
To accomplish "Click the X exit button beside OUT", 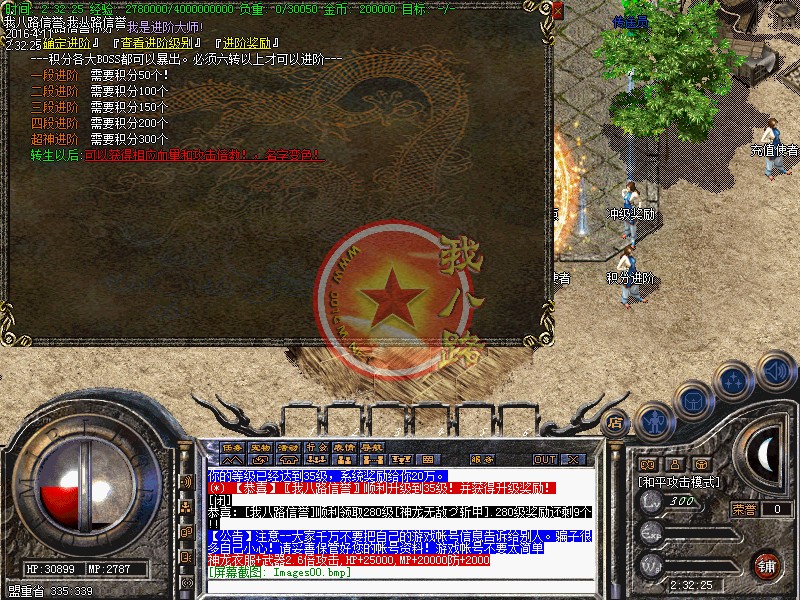I will click(x=575, y=459).
